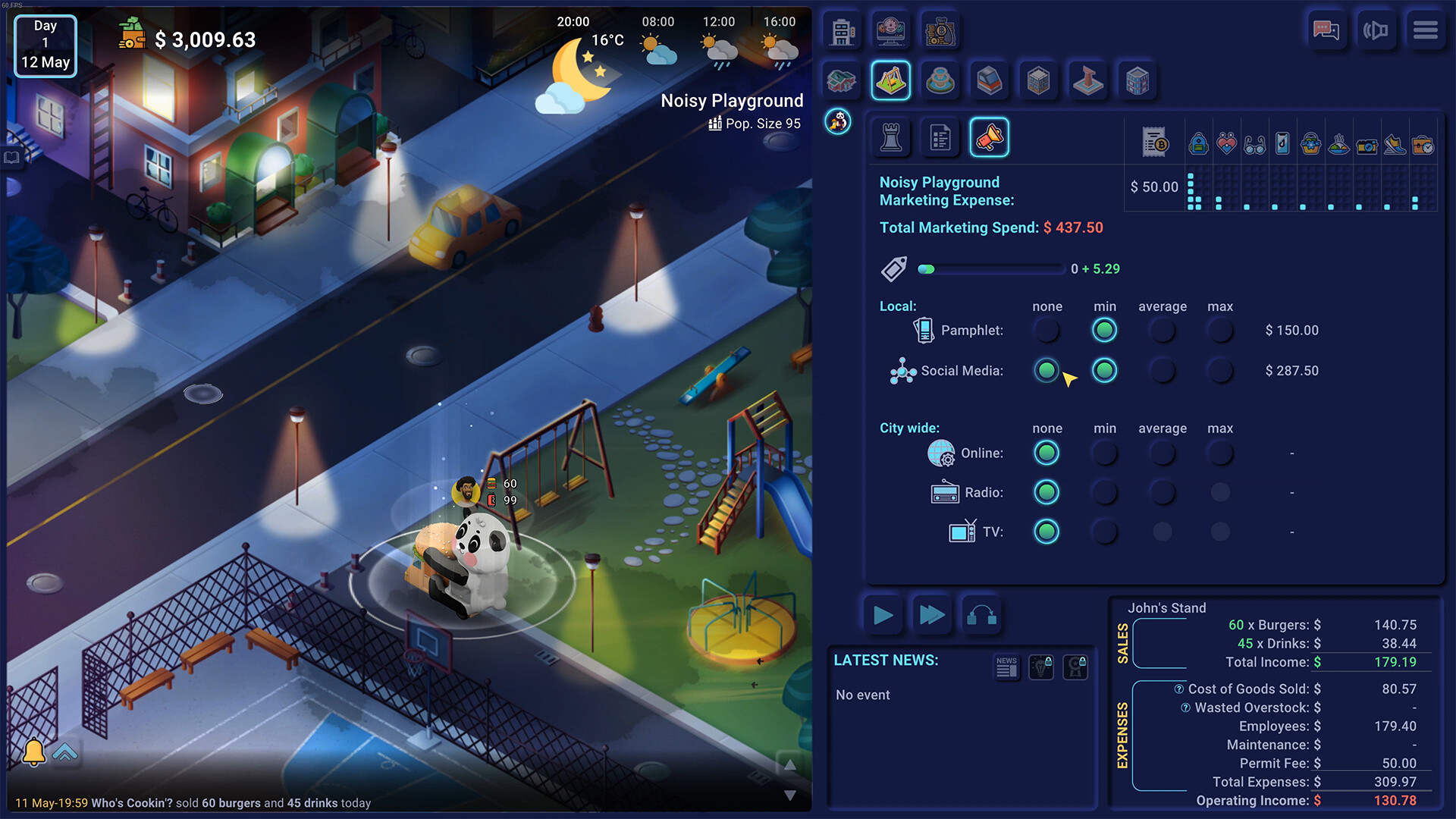Open the megaphone Marketing tab
Screen dimensions: 1456x819
[x=989, y=137]
